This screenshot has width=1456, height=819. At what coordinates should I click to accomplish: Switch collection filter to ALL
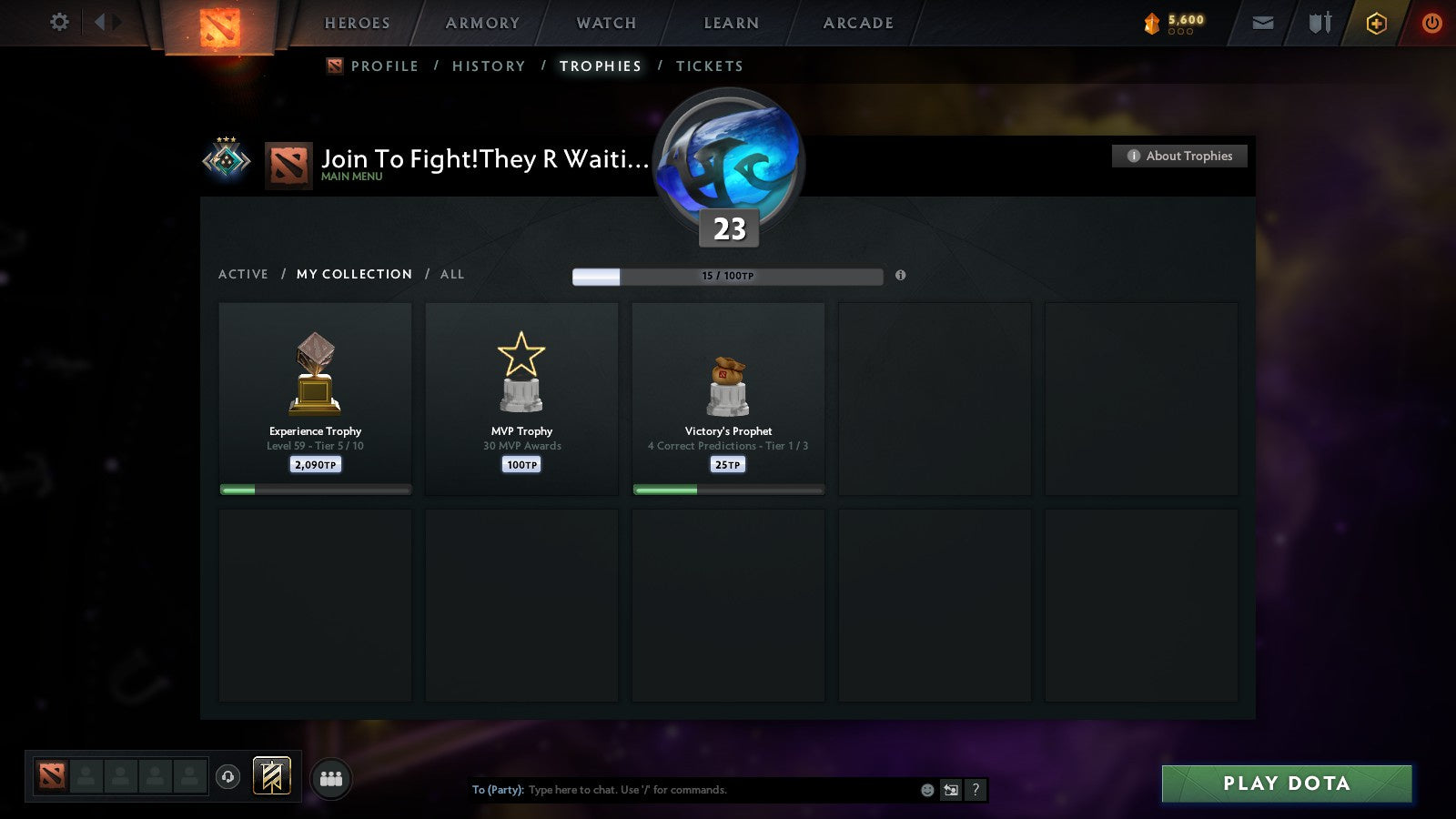pyautogui.click(x=452, y=274)
